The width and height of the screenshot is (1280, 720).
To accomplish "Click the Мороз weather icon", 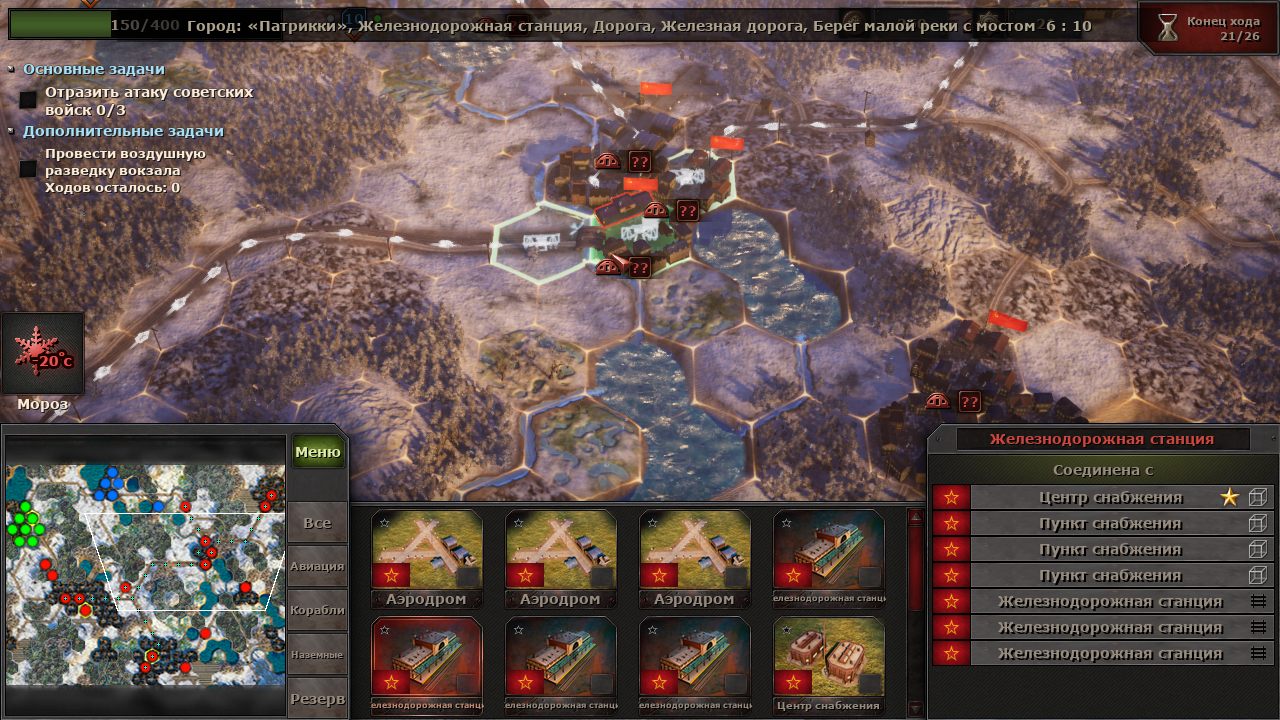I will (42, 355).
